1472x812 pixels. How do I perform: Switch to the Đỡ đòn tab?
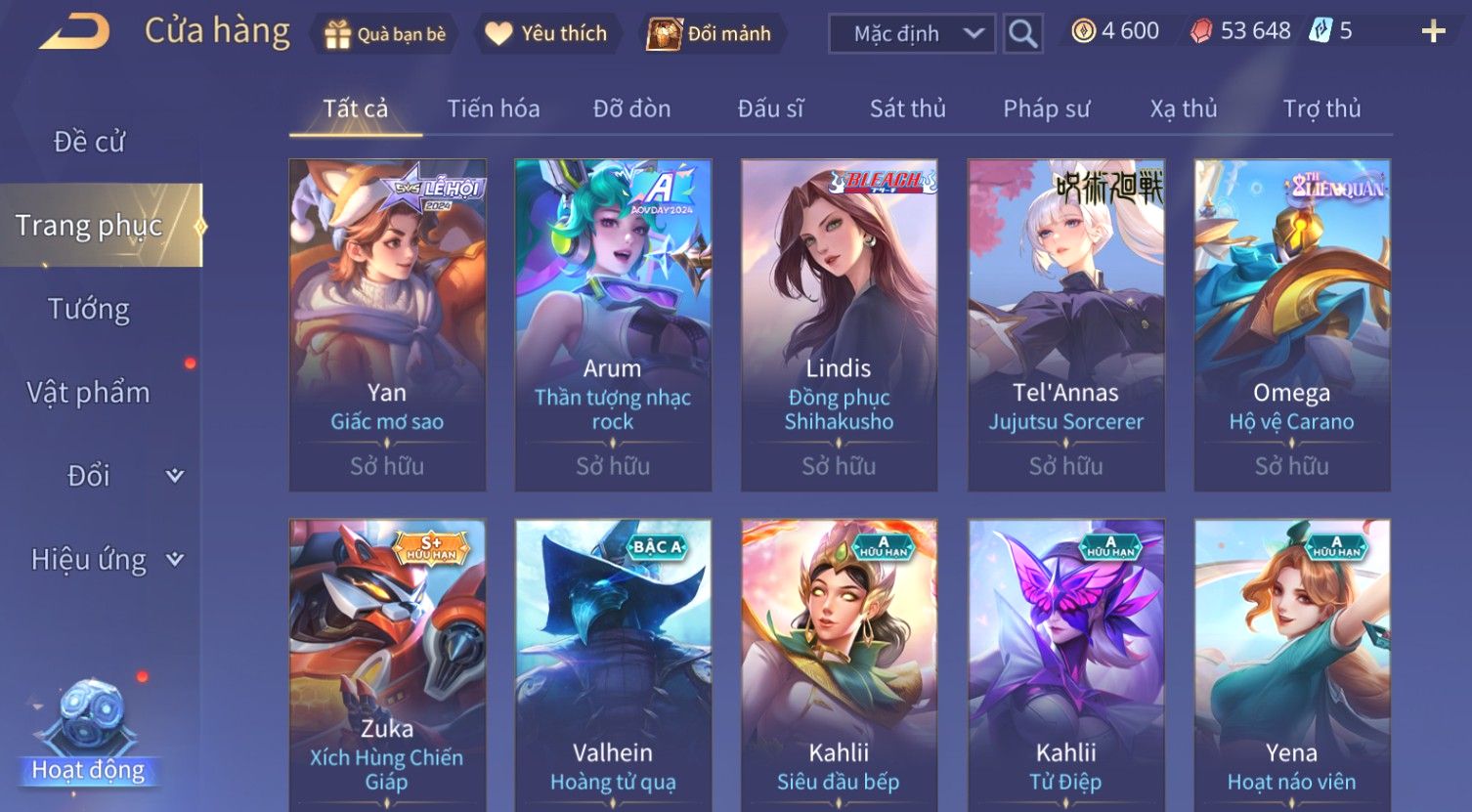click(631, 108)
